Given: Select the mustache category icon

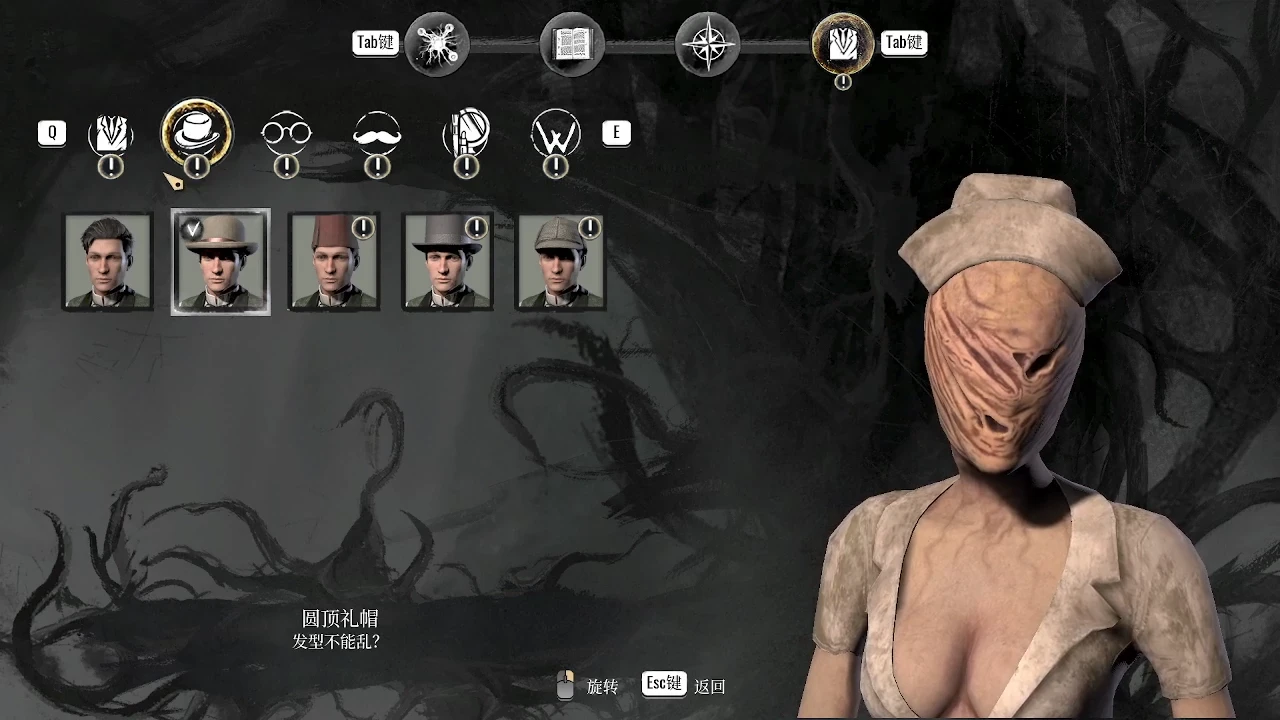Looking at the screenshot, I should pos(376,133).
